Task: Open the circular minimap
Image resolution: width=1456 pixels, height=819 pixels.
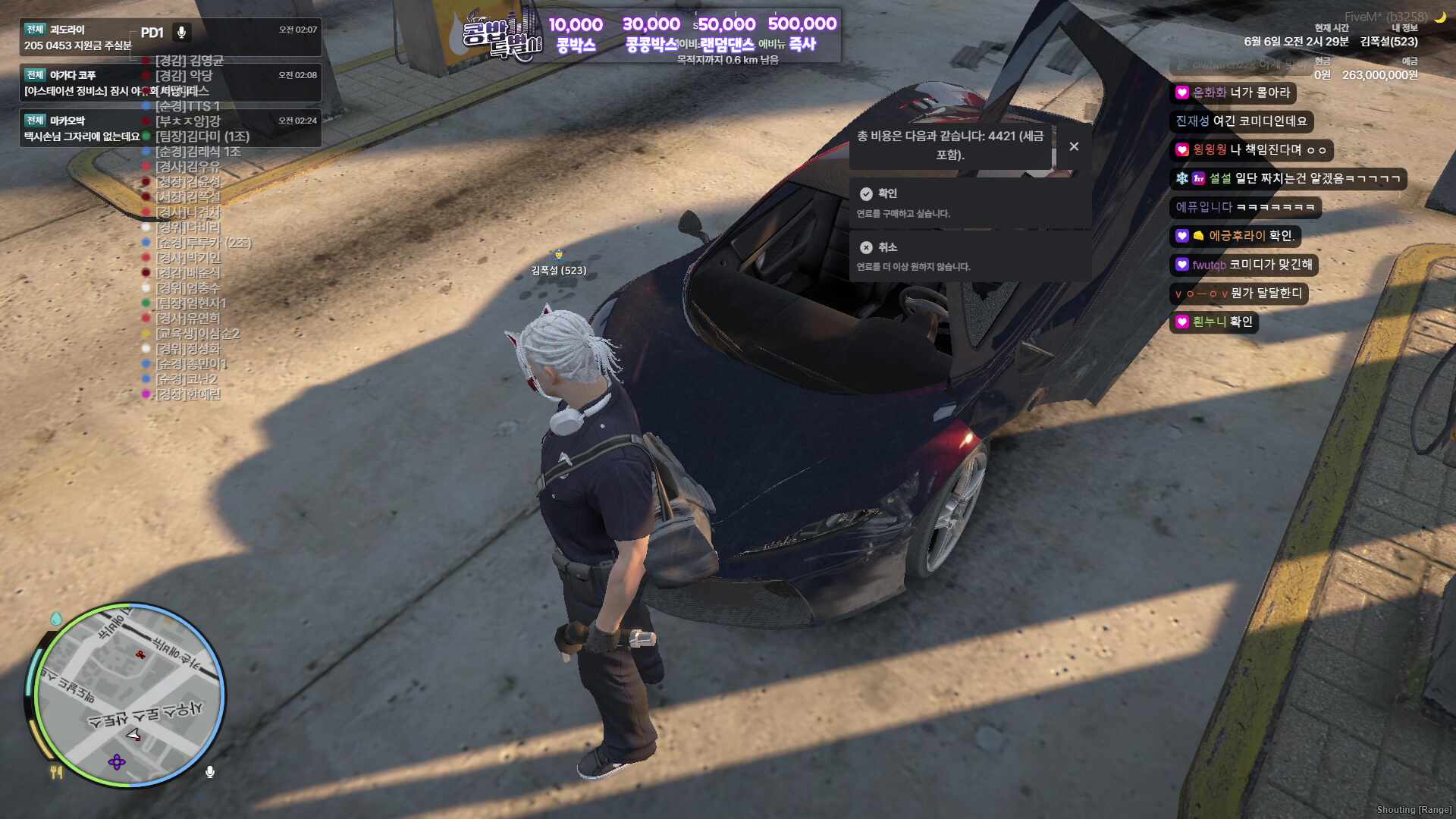Action: pos(129,695)
